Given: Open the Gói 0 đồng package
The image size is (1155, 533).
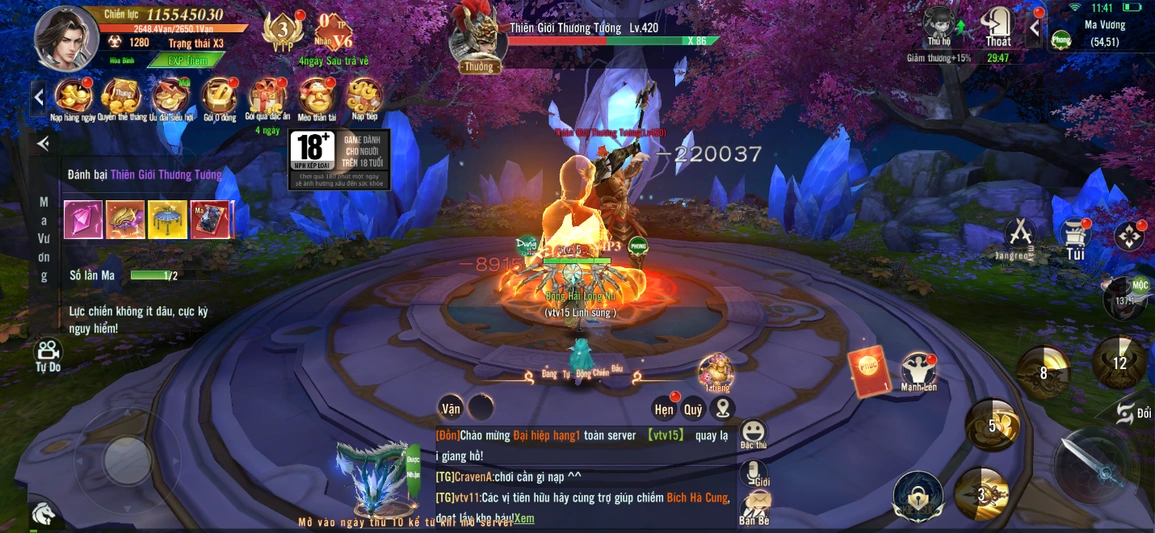Looking at the screenshot, I should (219, 98).
